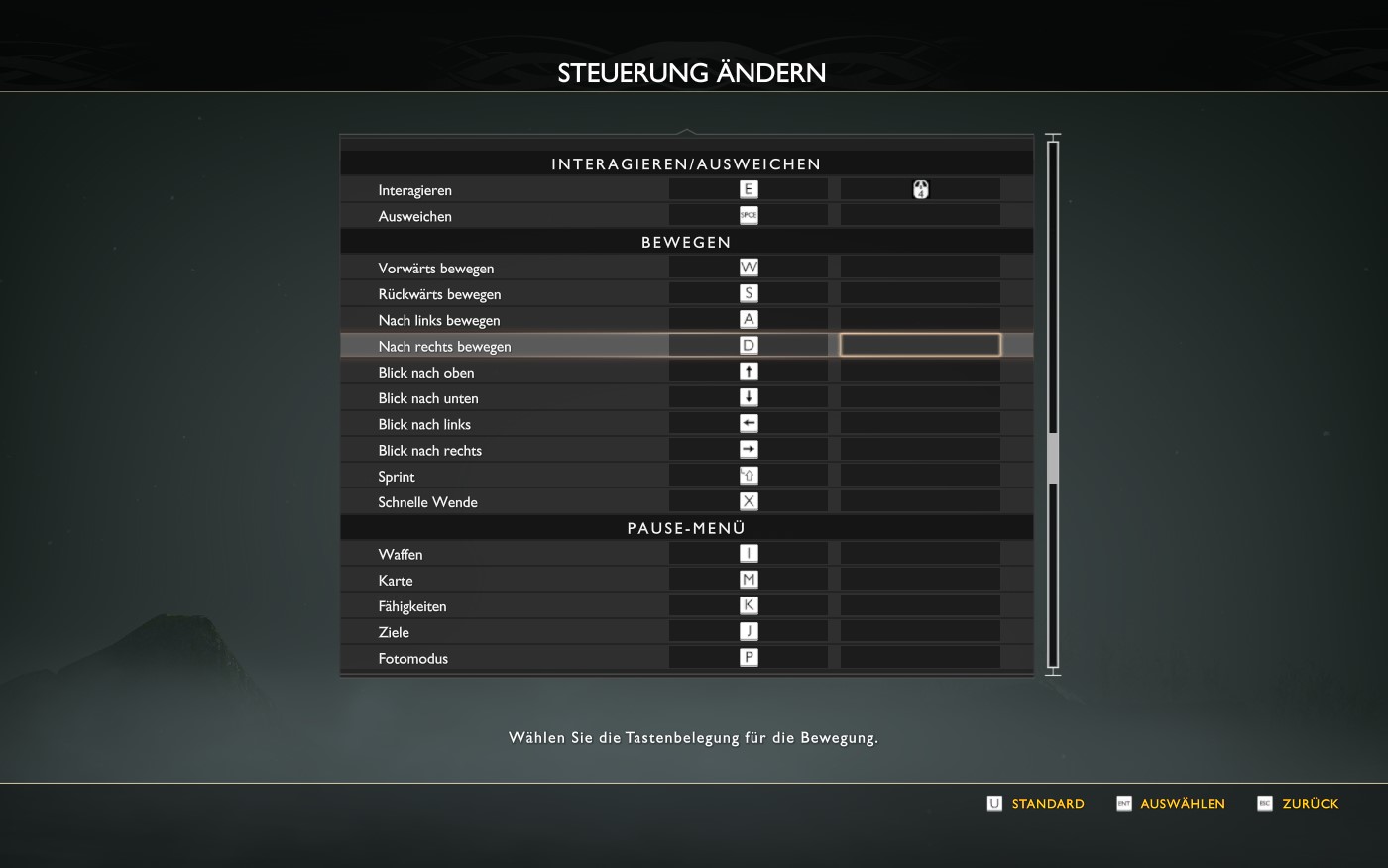This screenshot has height=868, width=1388.
Task: Select Rückwärts bewegen in the list
Action: [439, 294]
